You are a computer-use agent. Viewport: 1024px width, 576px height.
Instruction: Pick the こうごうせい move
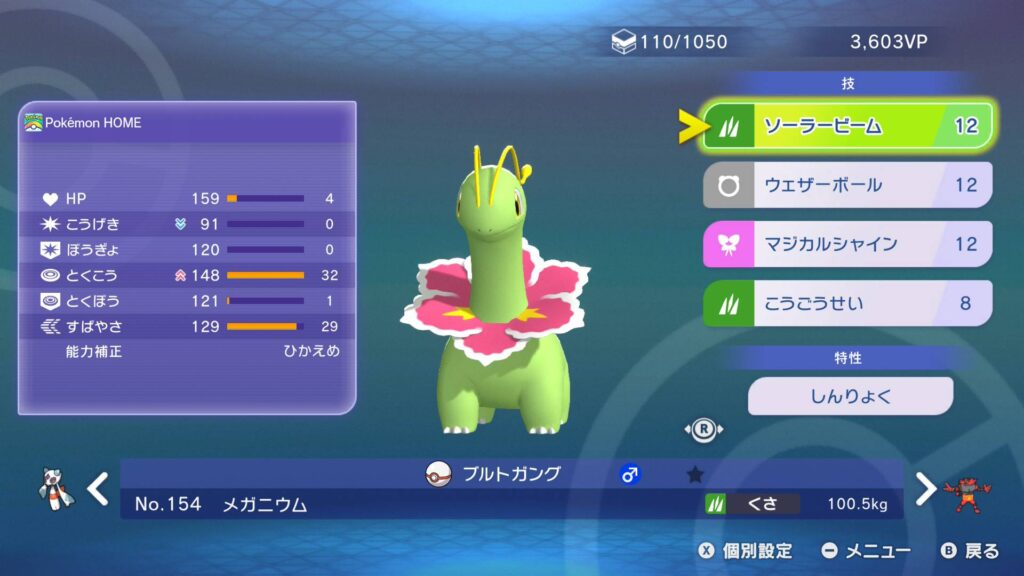tap(847, 303)
